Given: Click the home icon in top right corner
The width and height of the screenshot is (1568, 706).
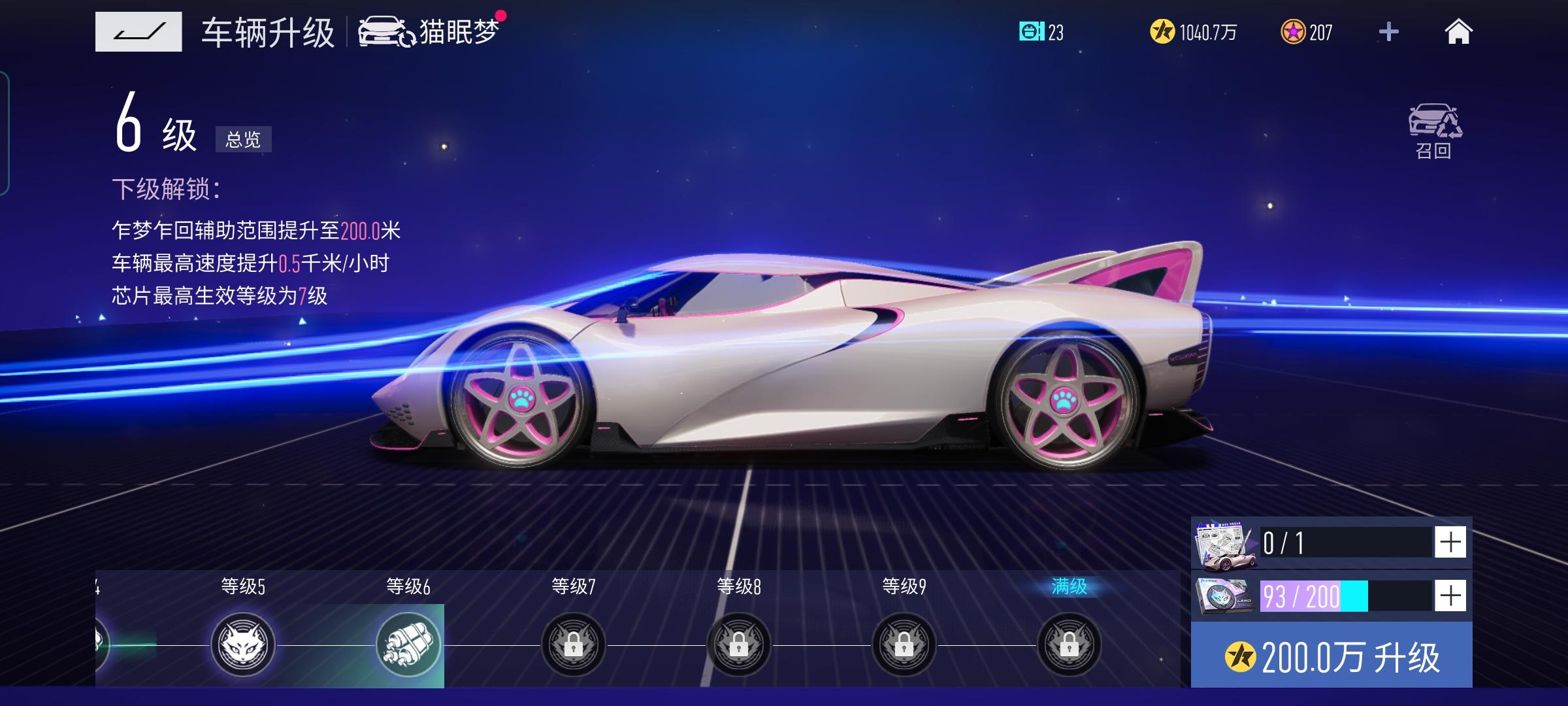Looking at the screenshot, I should coord(1460,31).
